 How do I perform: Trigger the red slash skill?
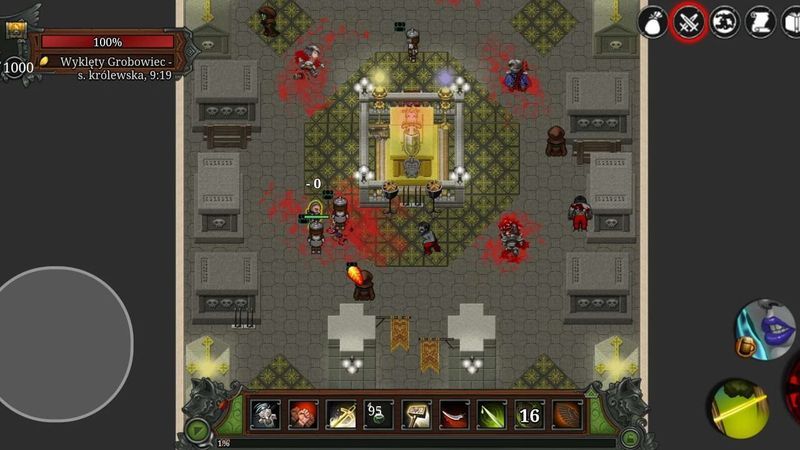[454, 413]
